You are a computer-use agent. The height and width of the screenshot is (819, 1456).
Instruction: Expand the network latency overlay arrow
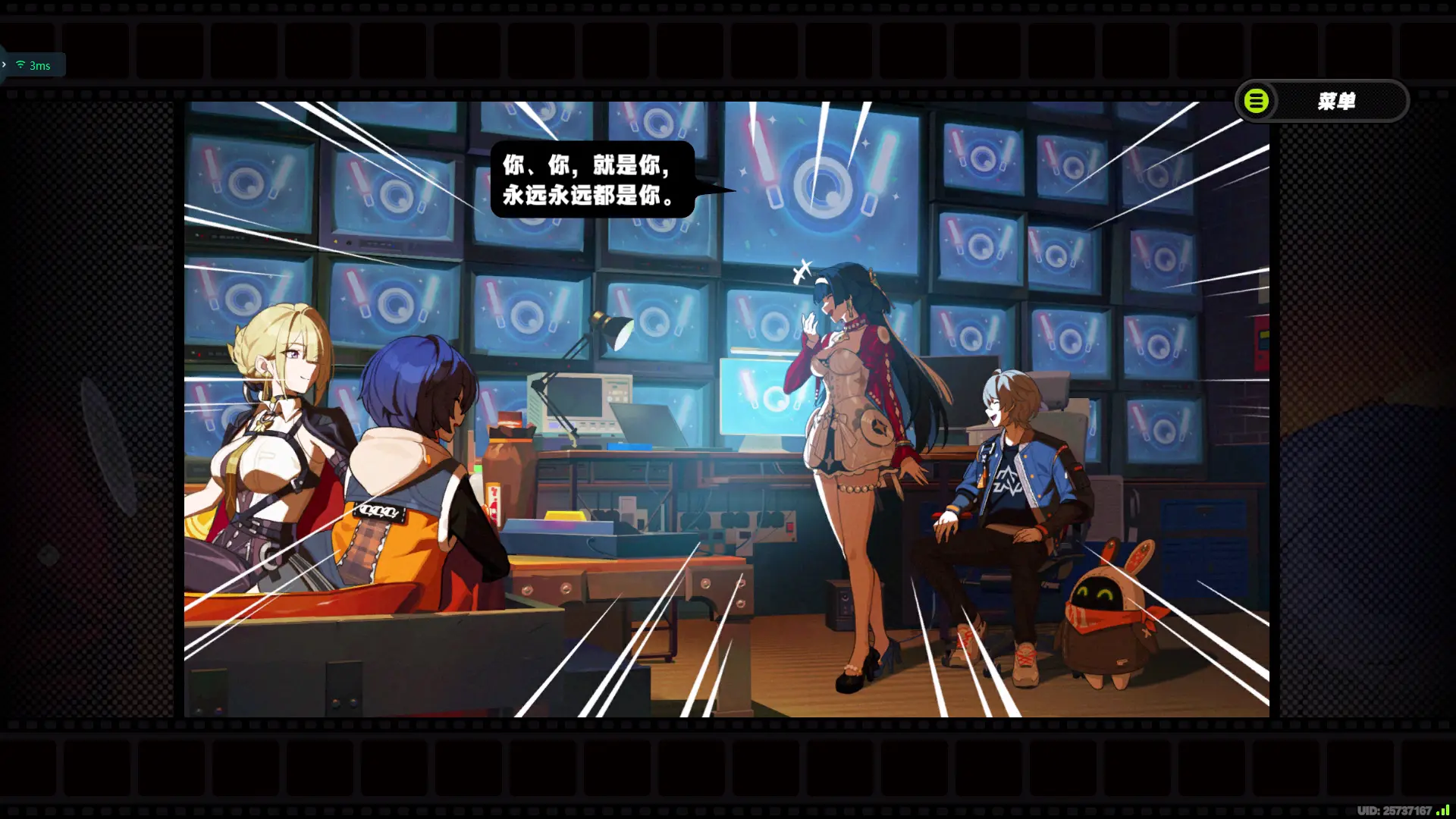point(5,65)
